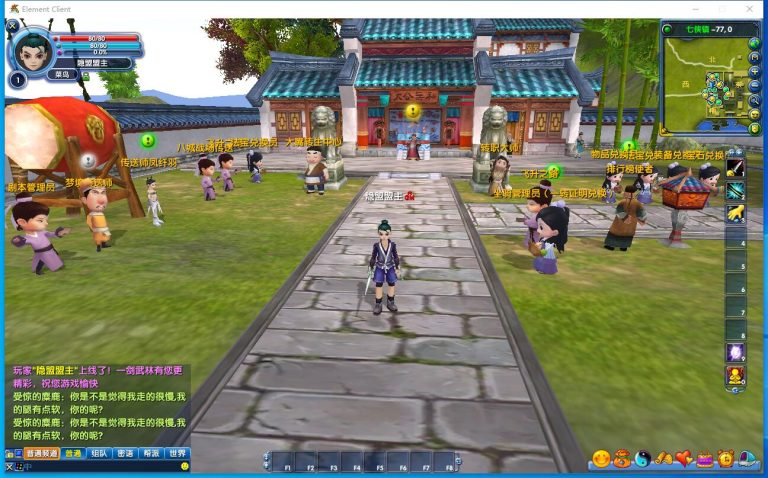
Task: Switch to the 帮派 guild chat tab
Action: (151, 453)
